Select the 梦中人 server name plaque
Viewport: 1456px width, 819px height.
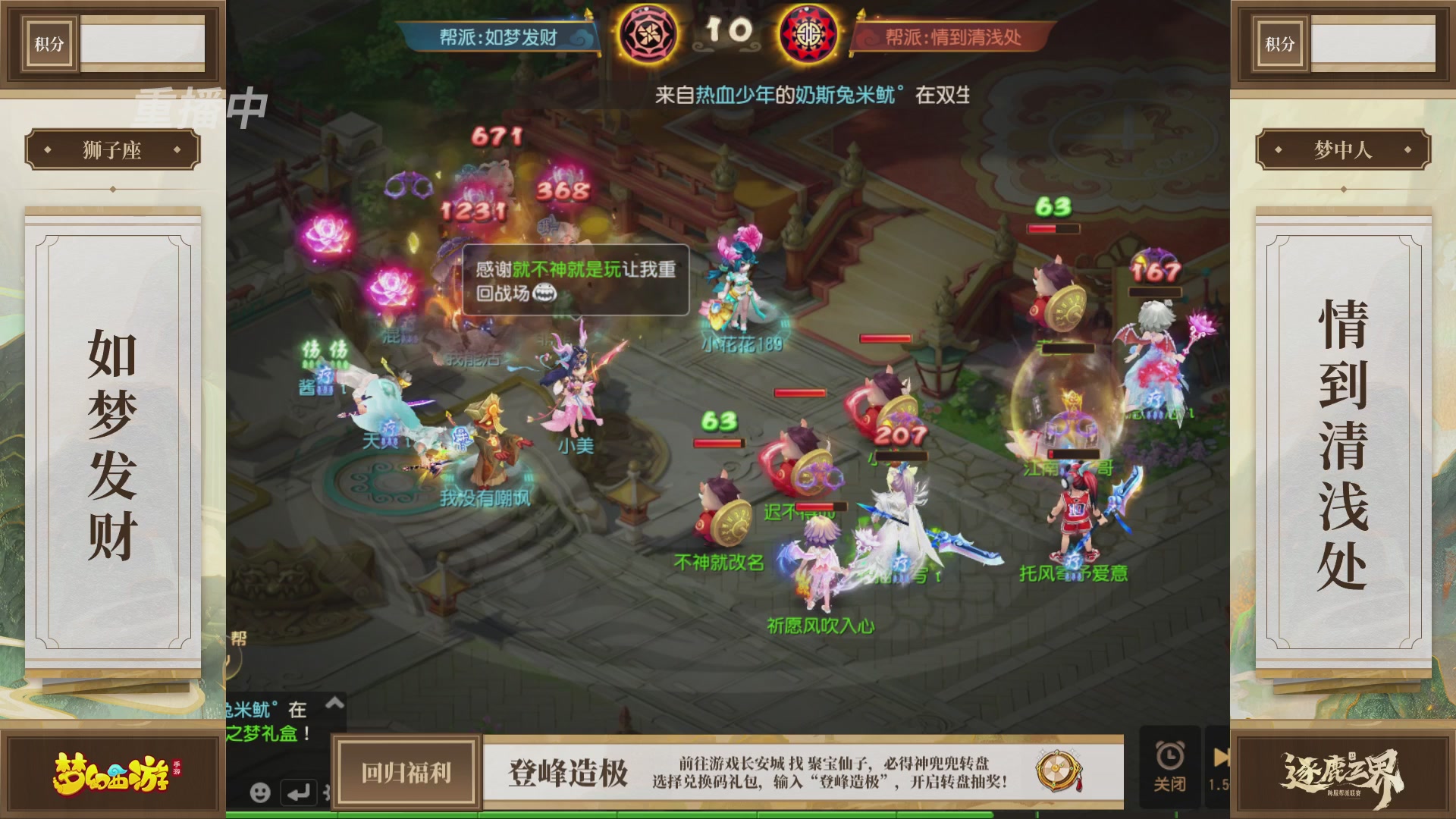1344,149
